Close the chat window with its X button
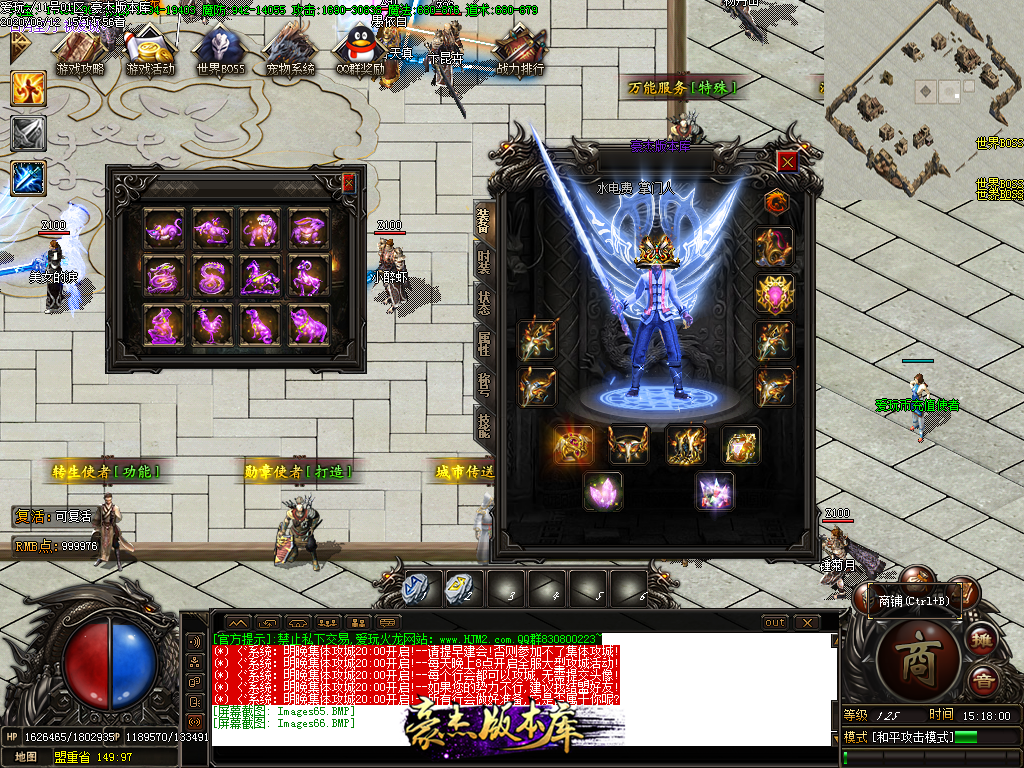Screen dimensions: 1024x768 (806, 622)
